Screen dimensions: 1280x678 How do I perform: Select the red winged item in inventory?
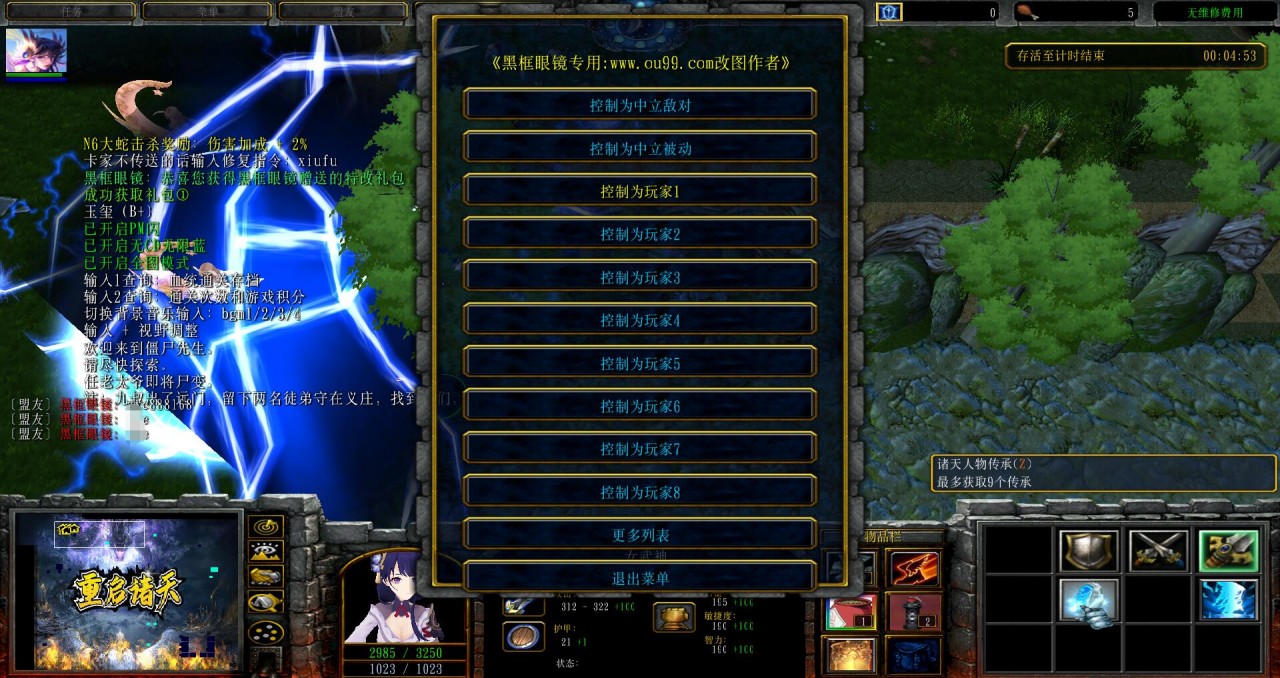914,568
